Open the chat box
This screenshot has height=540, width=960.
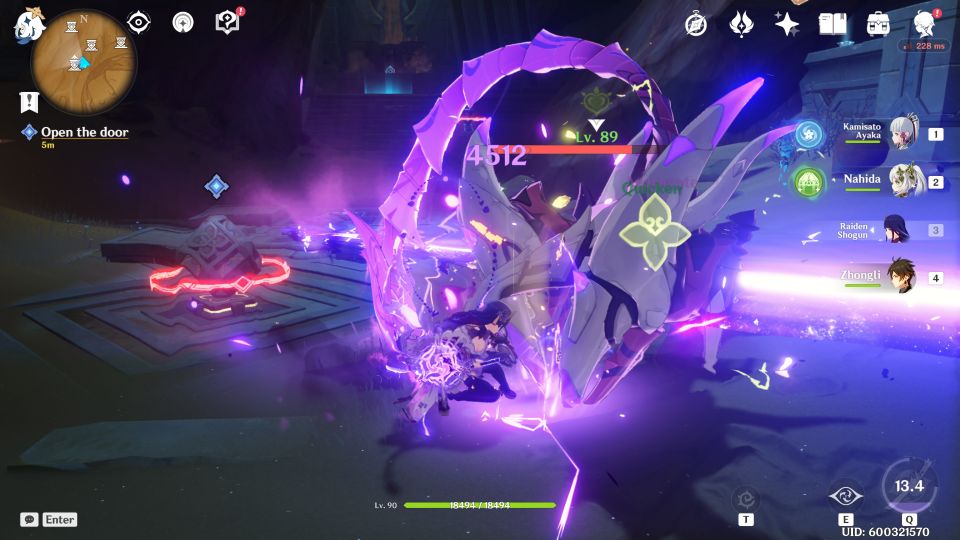(x=30, y=520)
